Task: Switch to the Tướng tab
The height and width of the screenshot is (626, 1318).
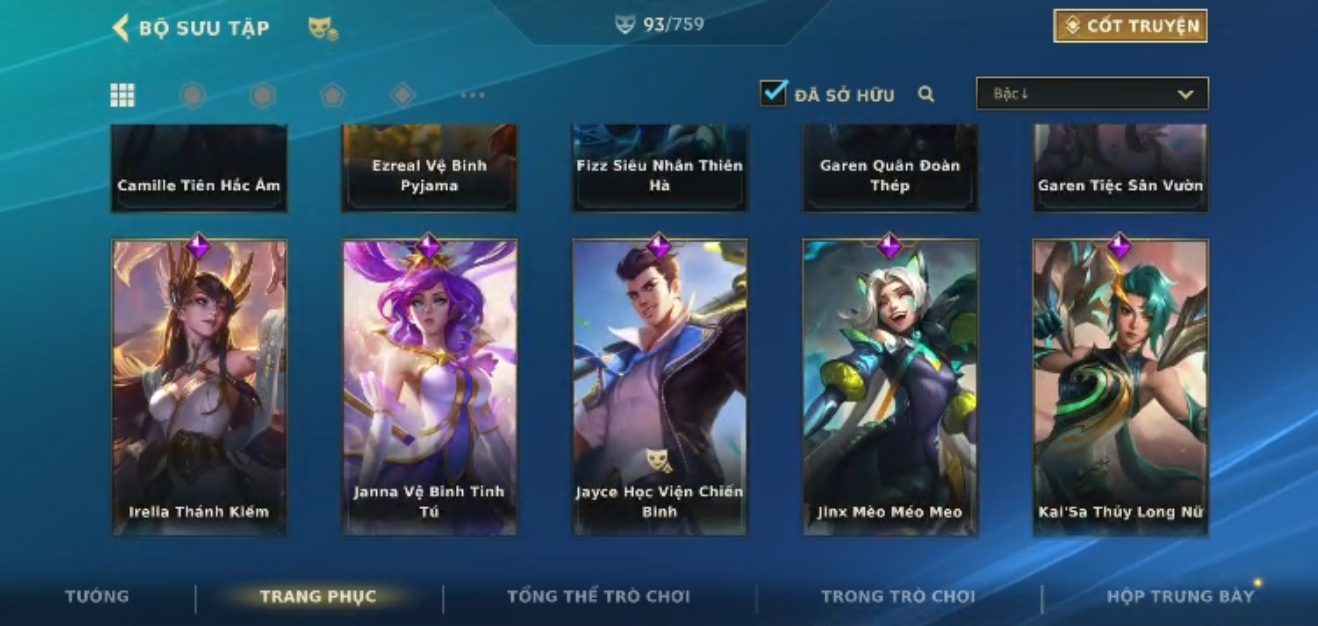Action: tap(97, 597)
